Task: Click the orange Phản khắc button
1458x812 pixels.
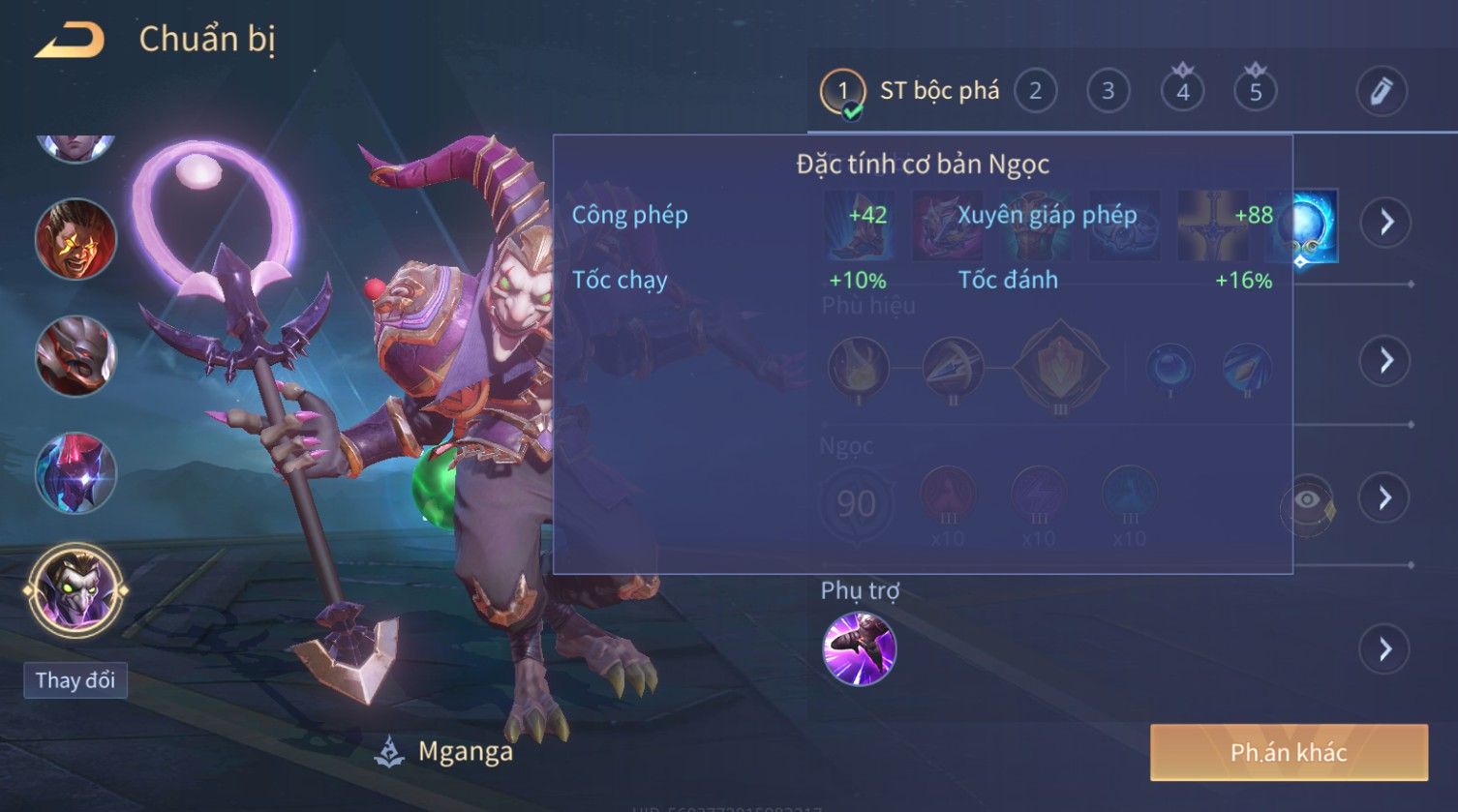Action: [1289, 752]
